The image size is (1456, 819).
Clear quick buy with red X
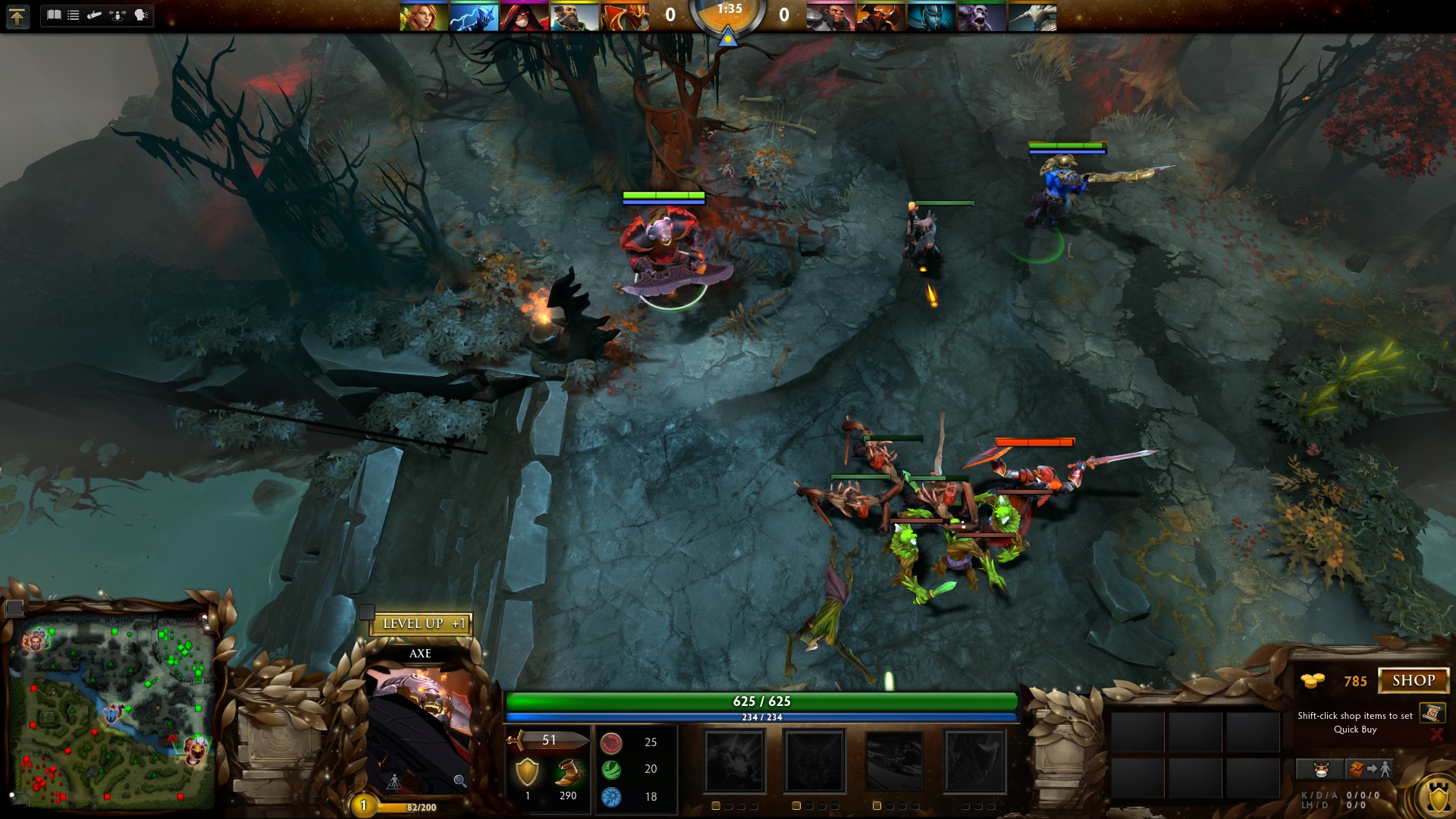tap(1436, 734)
